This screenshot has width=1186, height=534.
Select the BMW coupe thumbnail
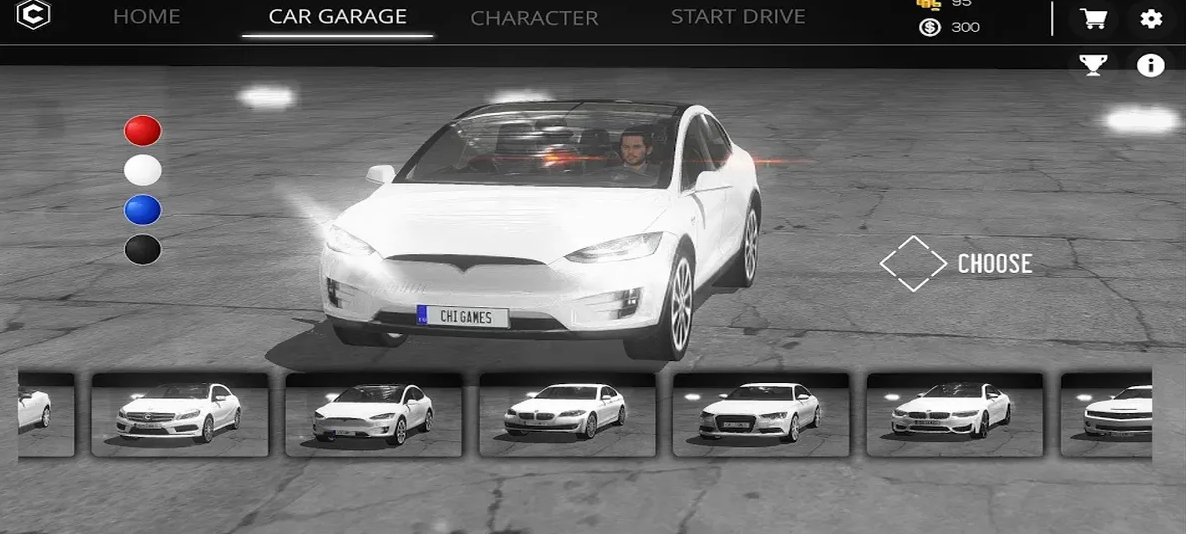pos(954,414)
